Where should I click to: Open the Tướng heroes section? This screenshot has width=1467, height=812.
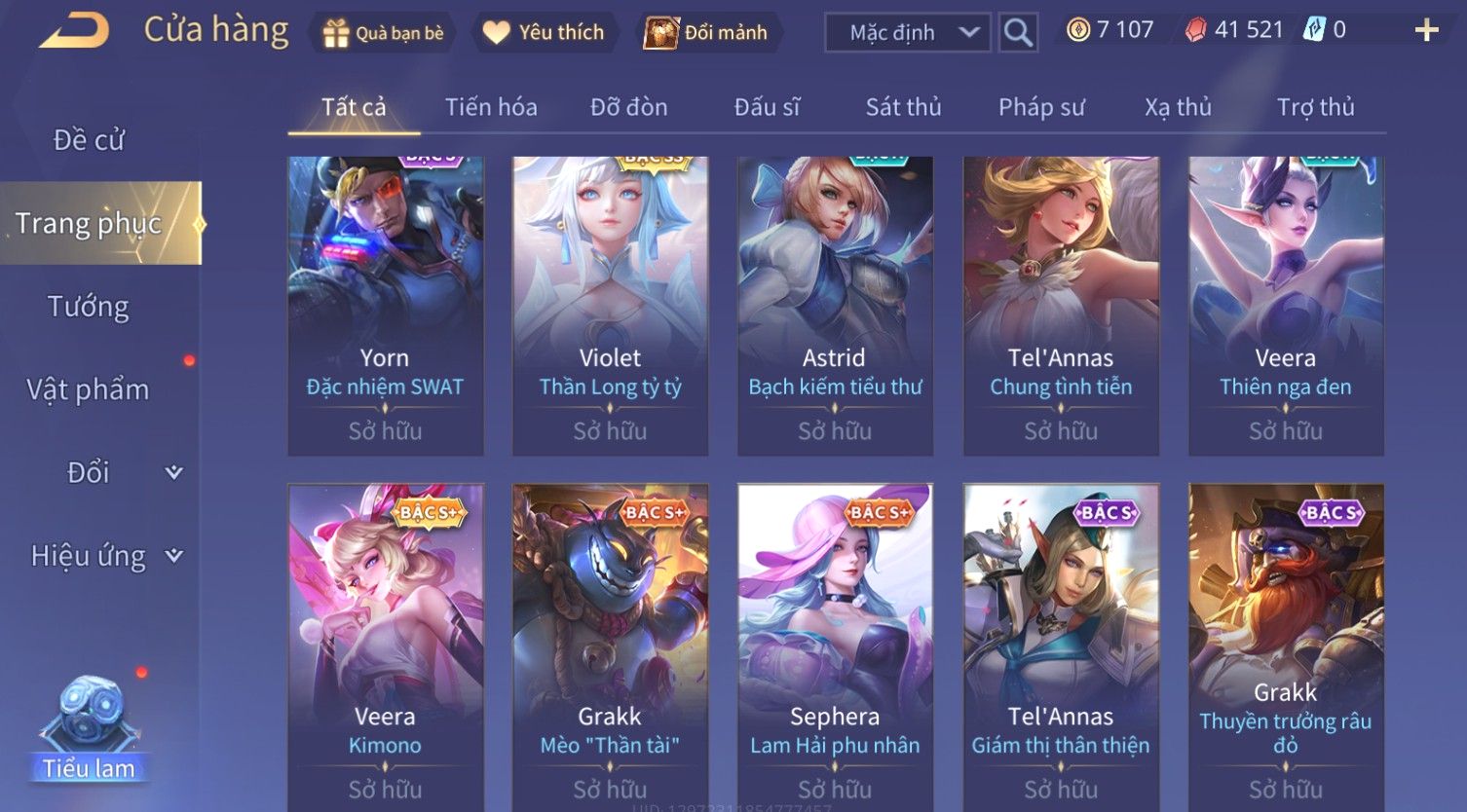[89, 307]
